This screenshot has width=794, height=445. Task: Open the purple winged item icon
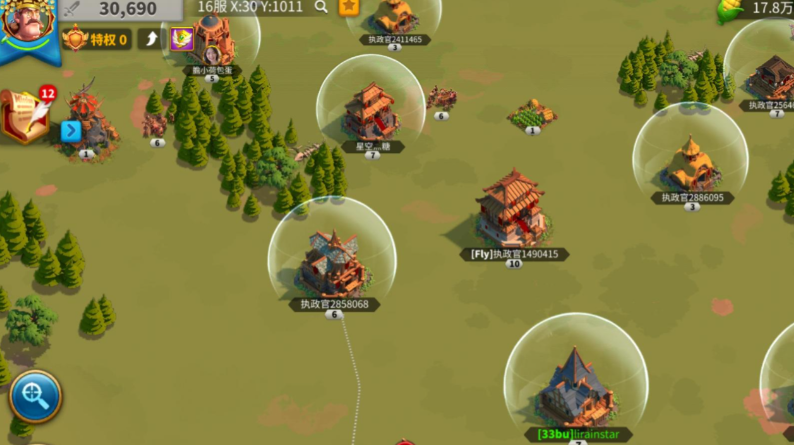point(182,40)
